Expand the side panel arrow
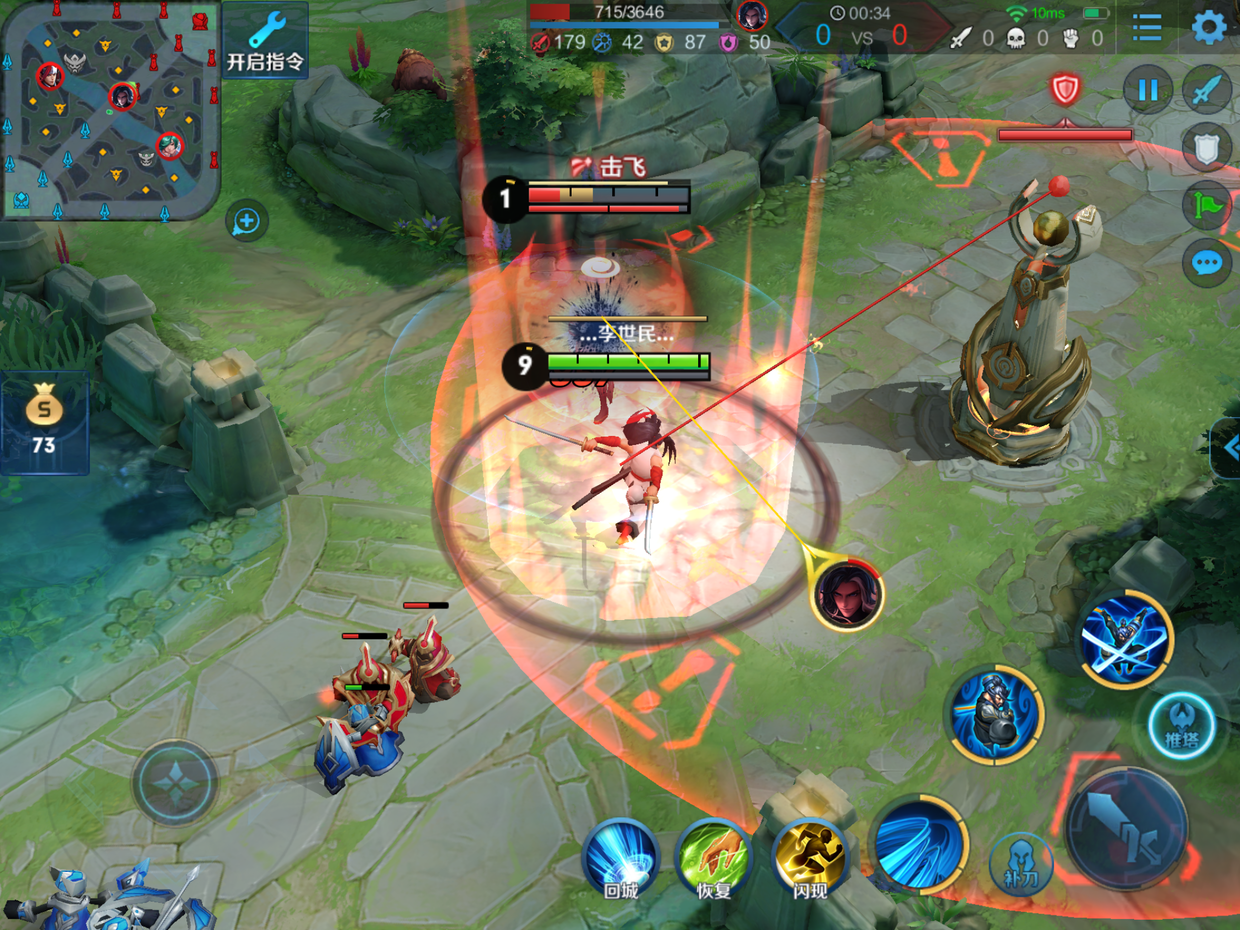The height and width of the screenshot is (930, 1240). (x=1229, y=447)
